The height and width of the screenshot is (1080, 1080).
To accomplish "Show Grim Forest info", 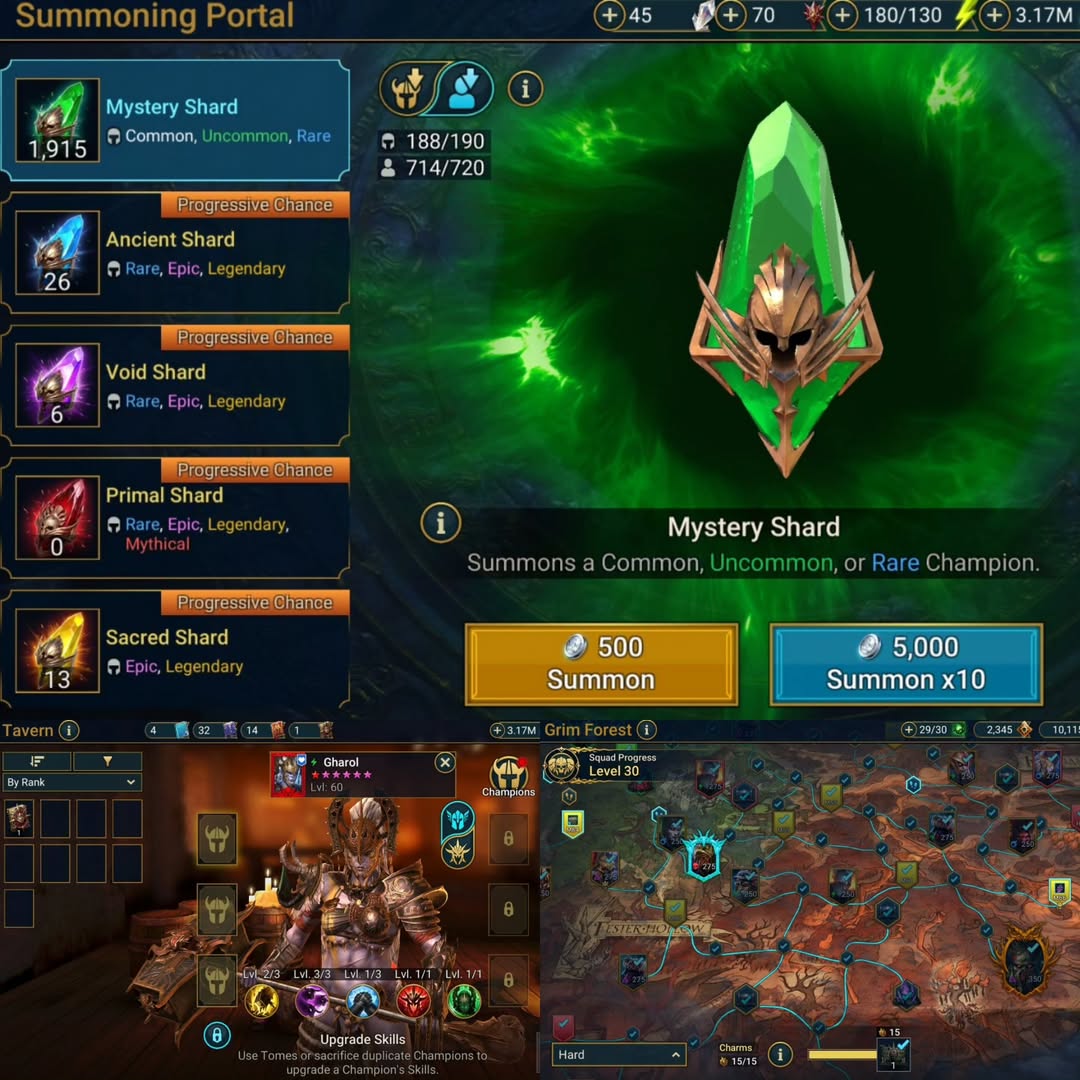I will pyautogui.click(x=647, y=730).
